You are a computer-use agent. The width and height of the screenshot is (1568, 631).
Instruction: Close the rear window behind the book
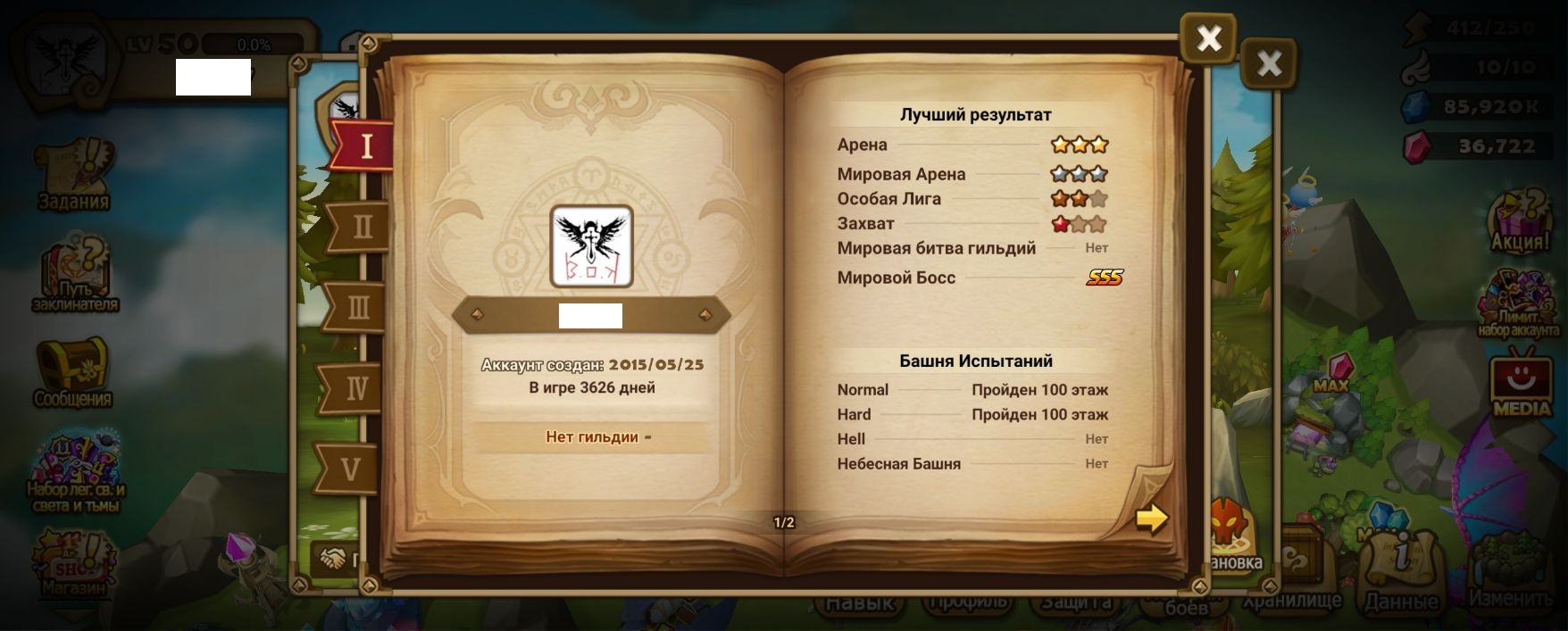pos(1268,63)
